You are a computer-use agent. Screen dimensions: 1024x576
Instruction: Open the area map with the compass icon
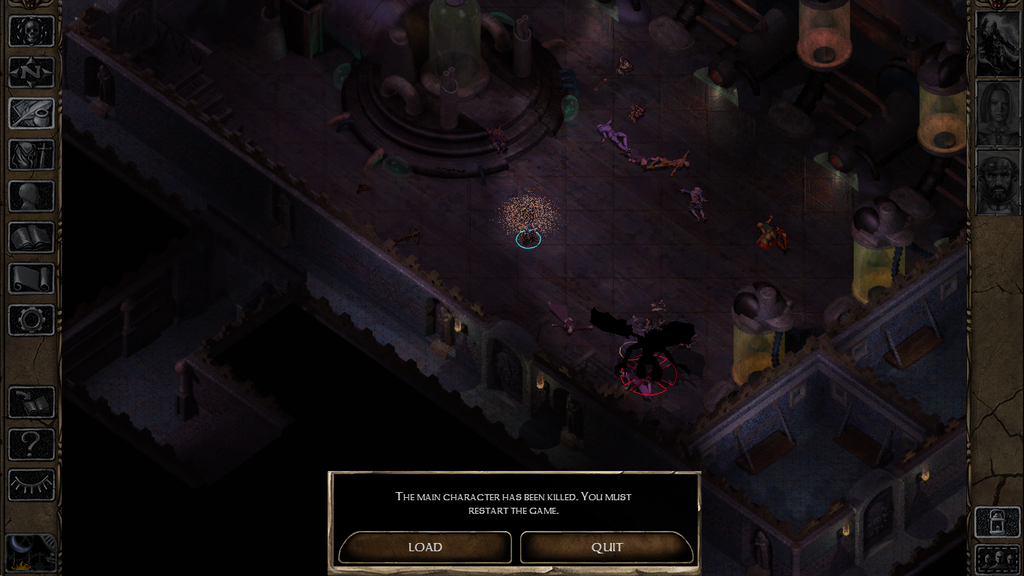coord(31,72)
